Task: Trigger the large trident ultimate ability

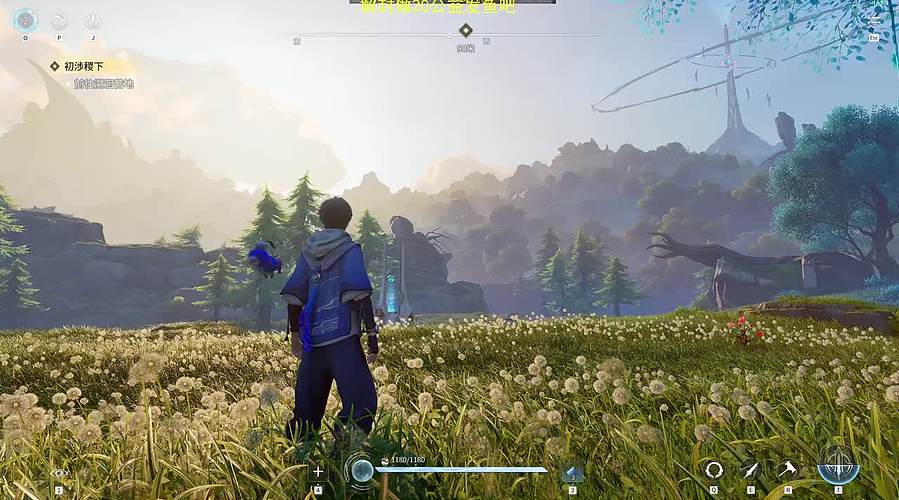Action: click(x=838, y=465)
